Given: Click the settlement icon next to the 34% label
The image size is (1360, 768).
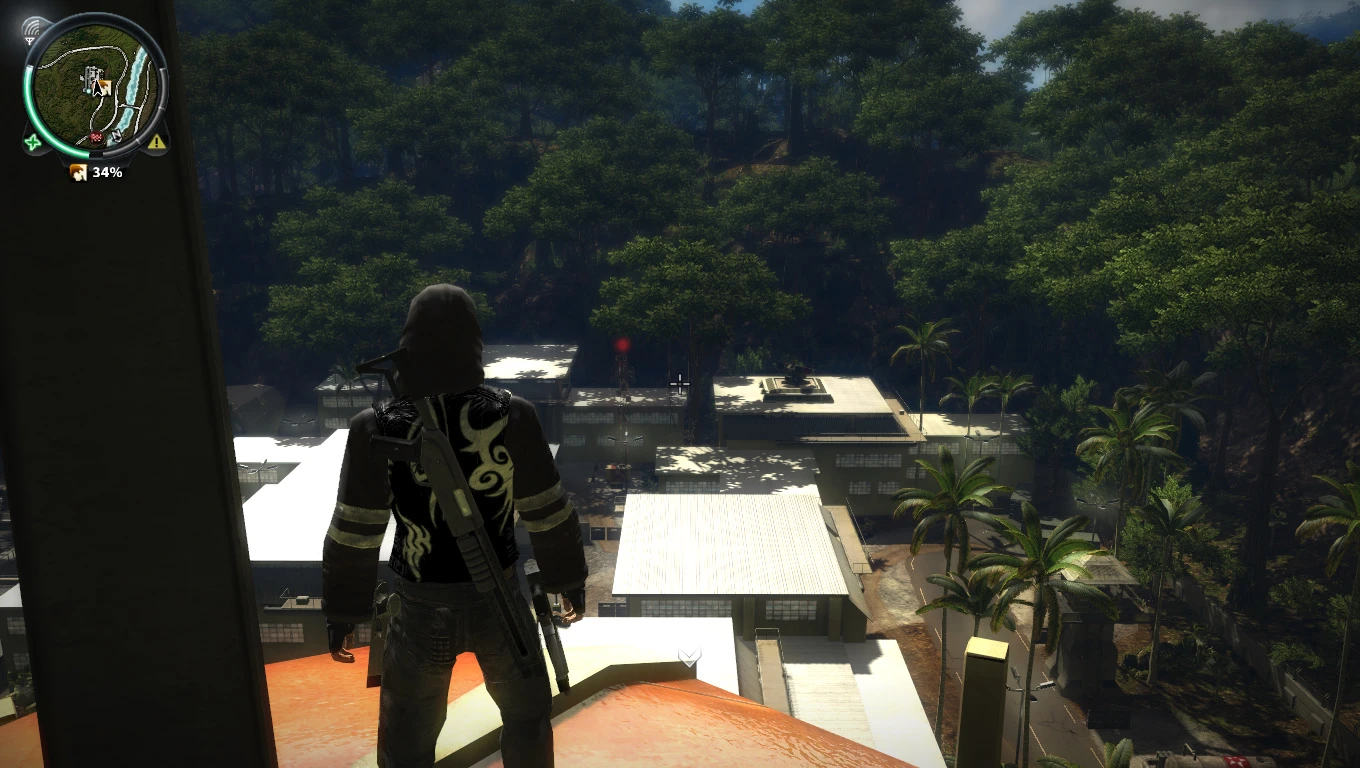Looking at the screenshot, I should click(78, 172).
